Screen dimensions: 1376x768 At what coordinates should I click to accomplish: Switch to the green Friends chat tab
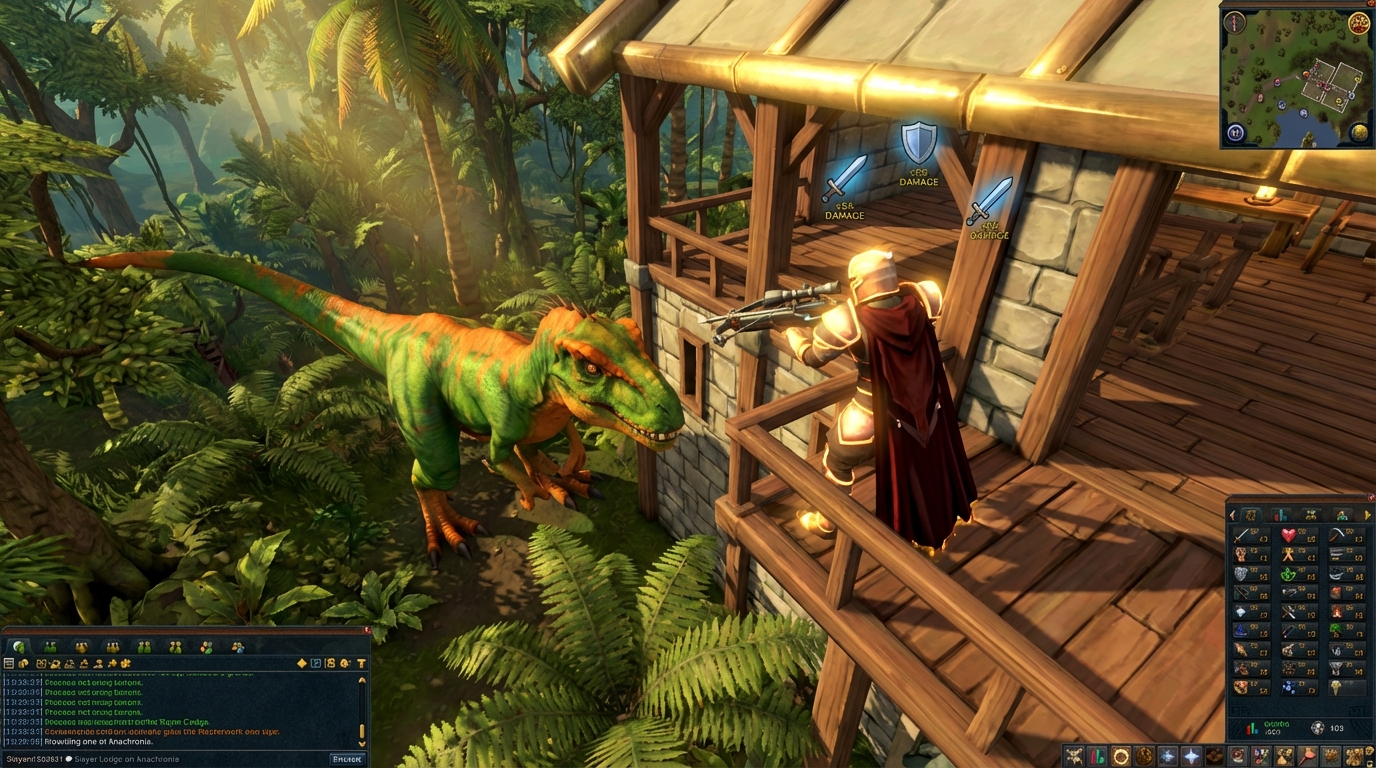51,646
